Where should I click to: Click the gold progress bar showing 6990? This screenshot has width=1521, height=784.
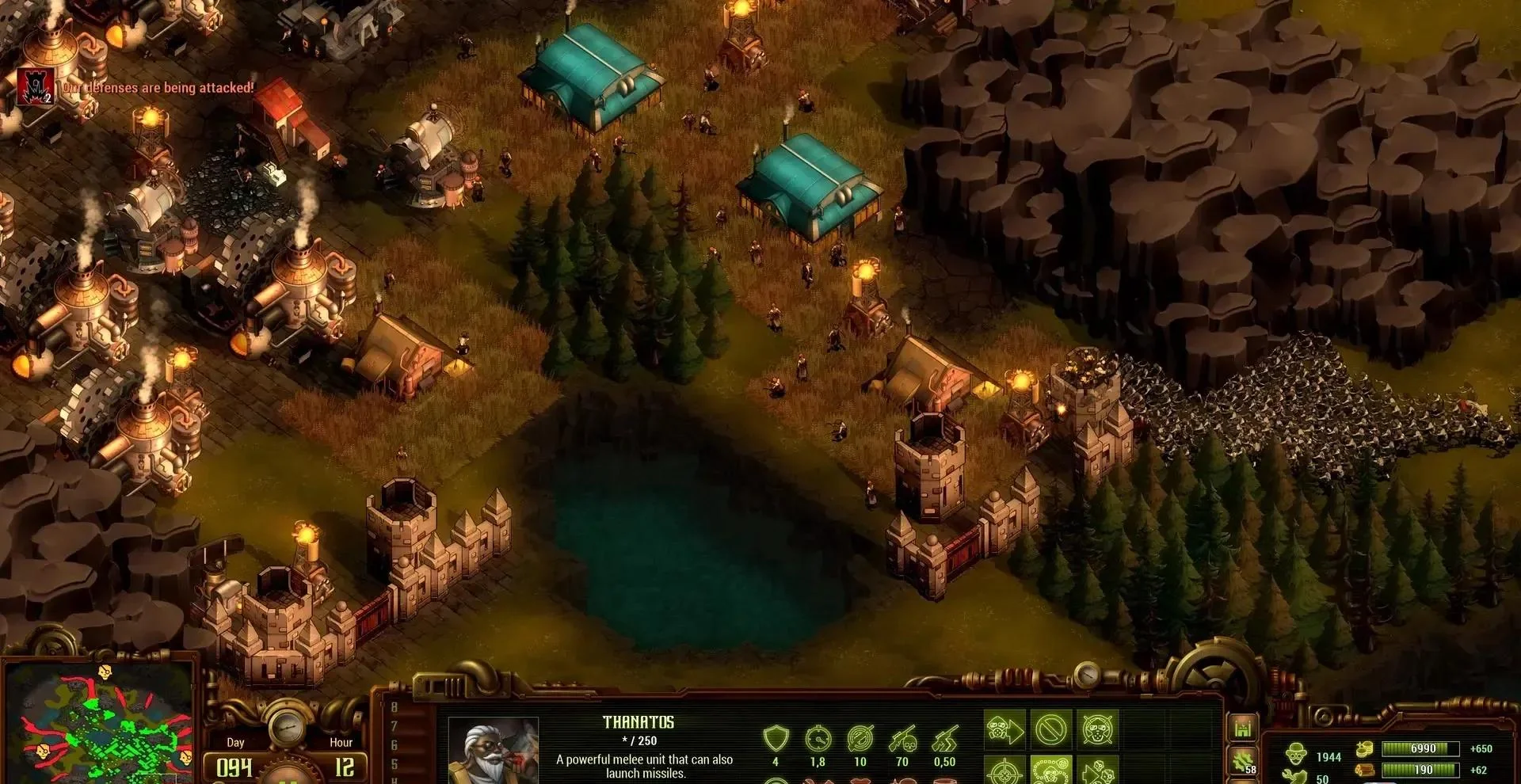(1420, 749)
